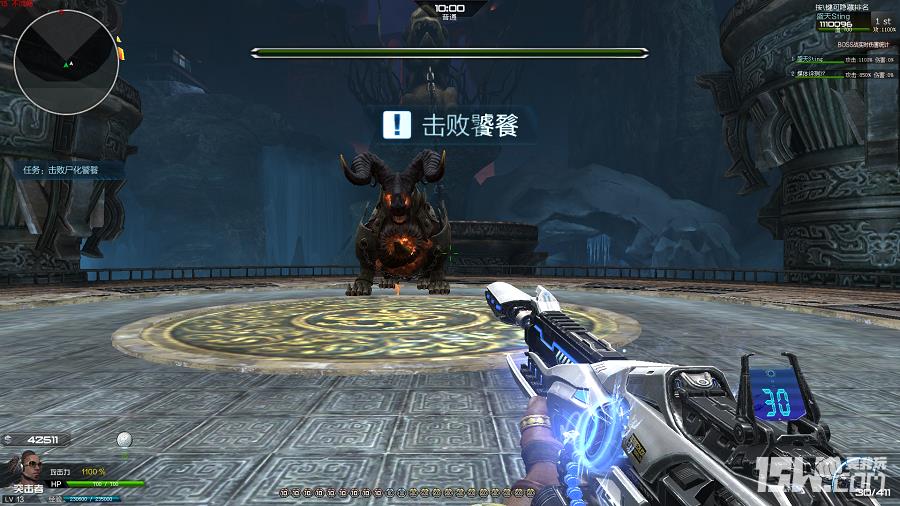Select the round grenade icon
Screen dimensions: 900x506
click(124, 439)
